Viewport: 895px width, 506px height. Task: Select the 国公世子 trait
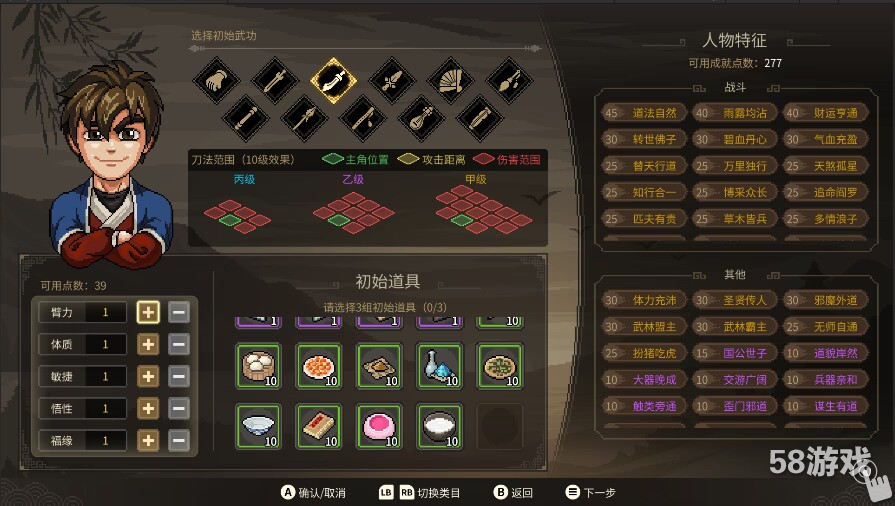click(x=733, y=353)
